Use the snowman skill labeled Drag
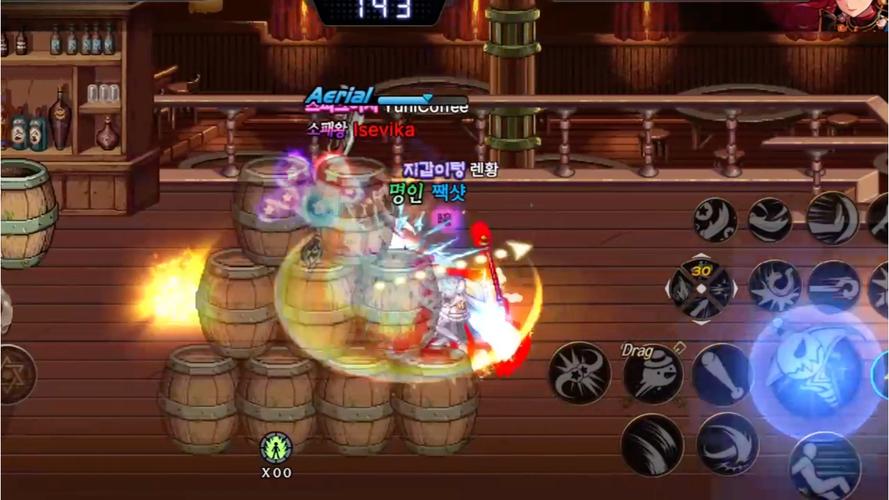The image size is (889, 500). tap(653, 374)
